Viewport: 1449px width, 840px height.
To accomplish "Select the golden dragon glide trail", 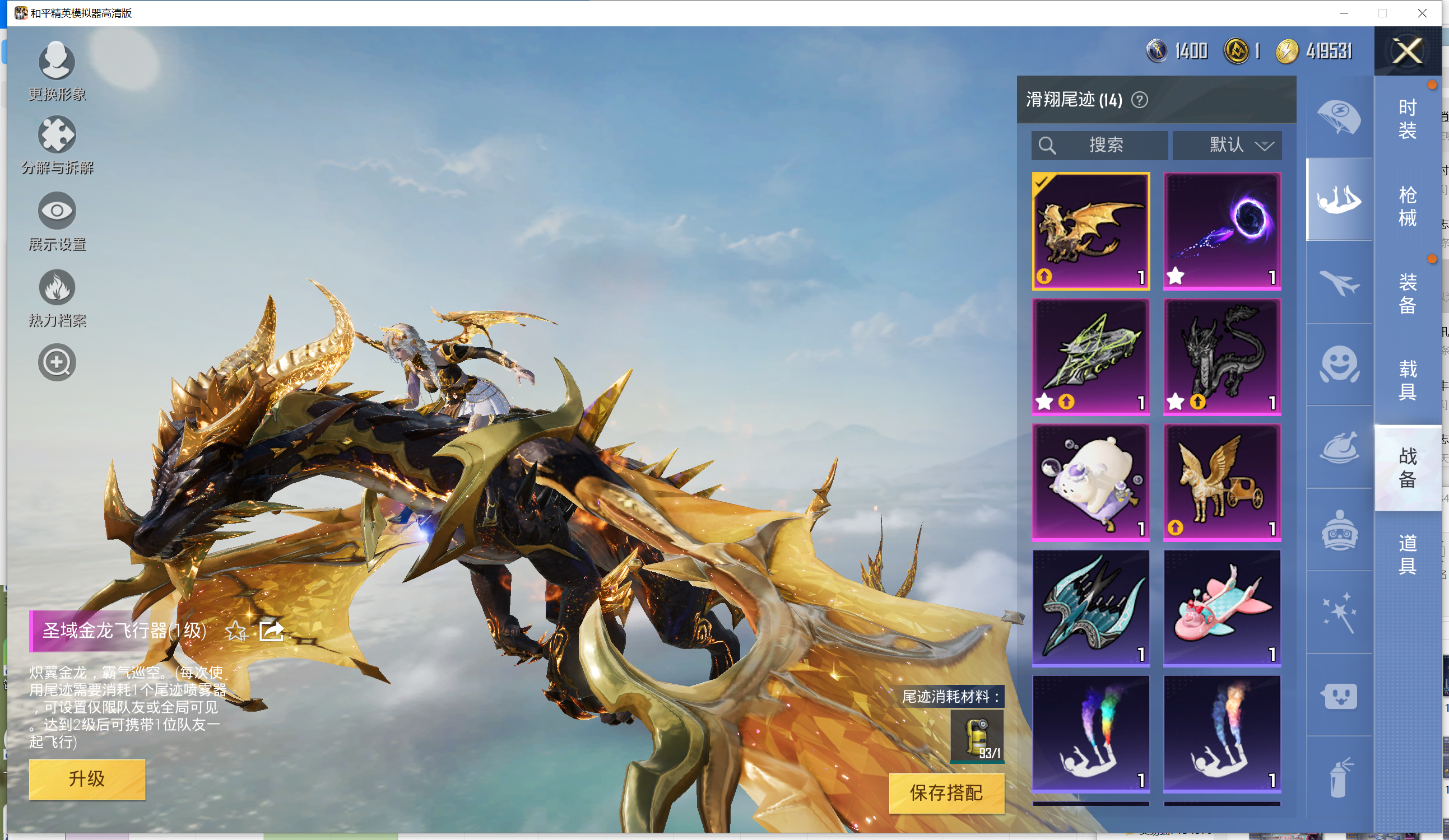I will click(x=1090, y=231).
